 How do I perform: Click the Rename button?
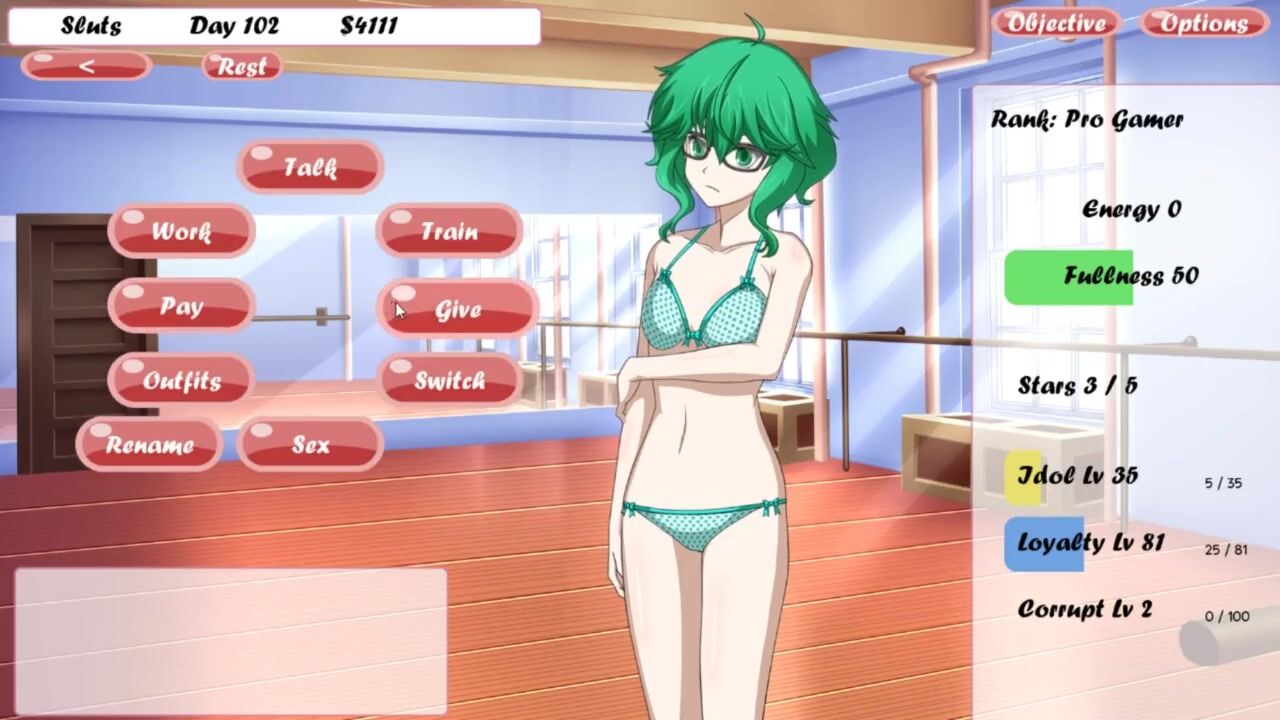[x=149, y=445]
